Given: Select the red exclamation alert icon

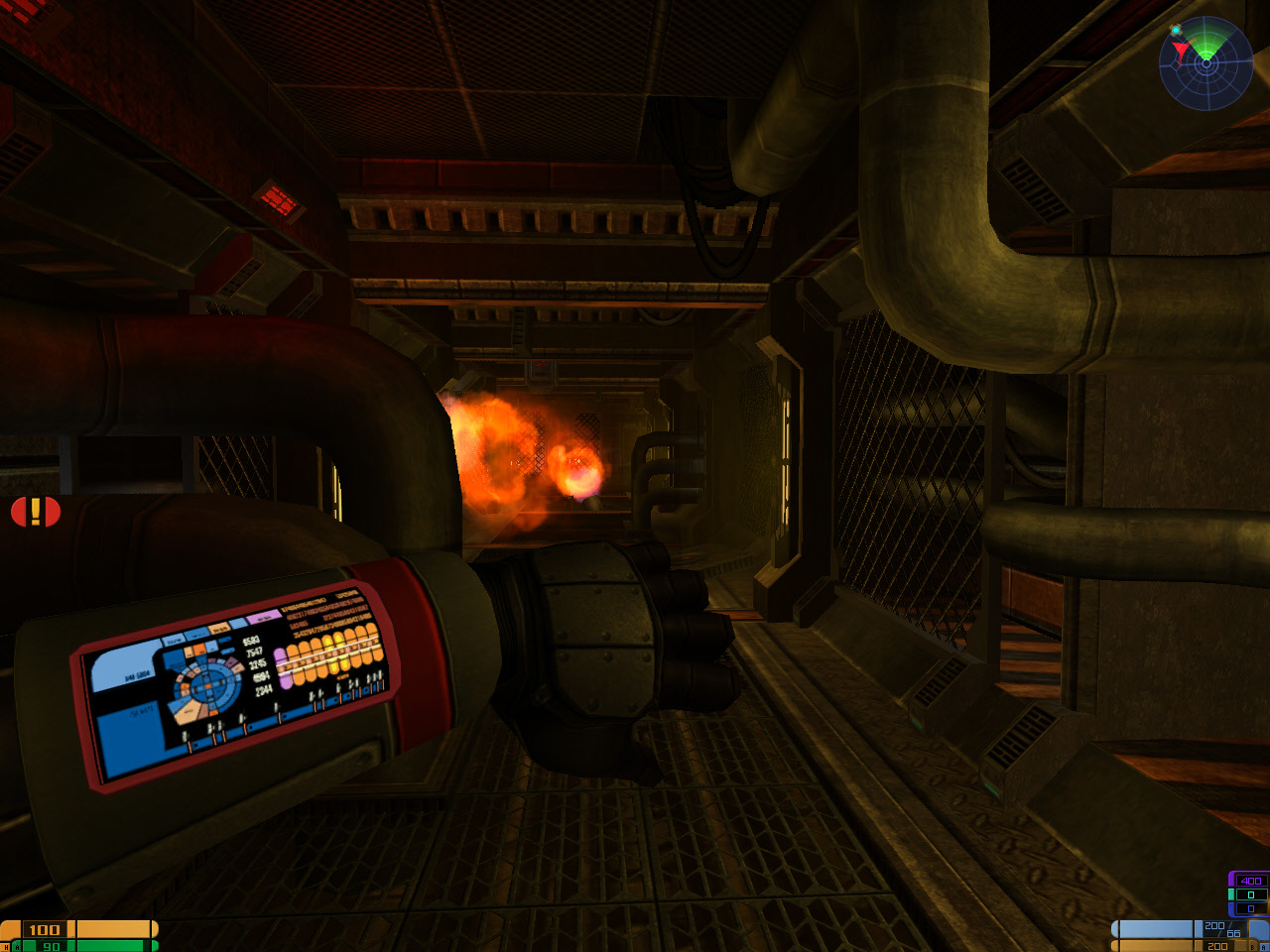Looking at the screenshot, I should click(x=36, y=512).
